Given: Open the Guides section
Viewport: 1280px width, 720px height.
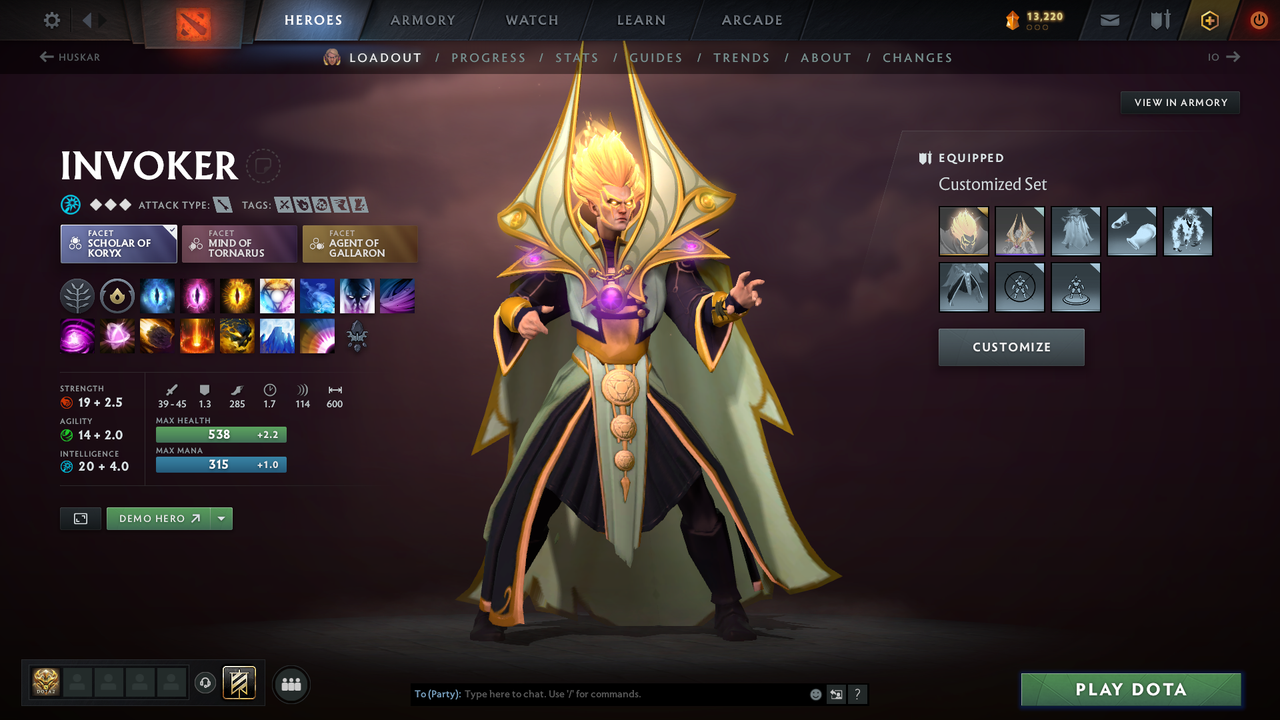Looking at the screenshot, I should pyautogui.click(x=656, y=57).
